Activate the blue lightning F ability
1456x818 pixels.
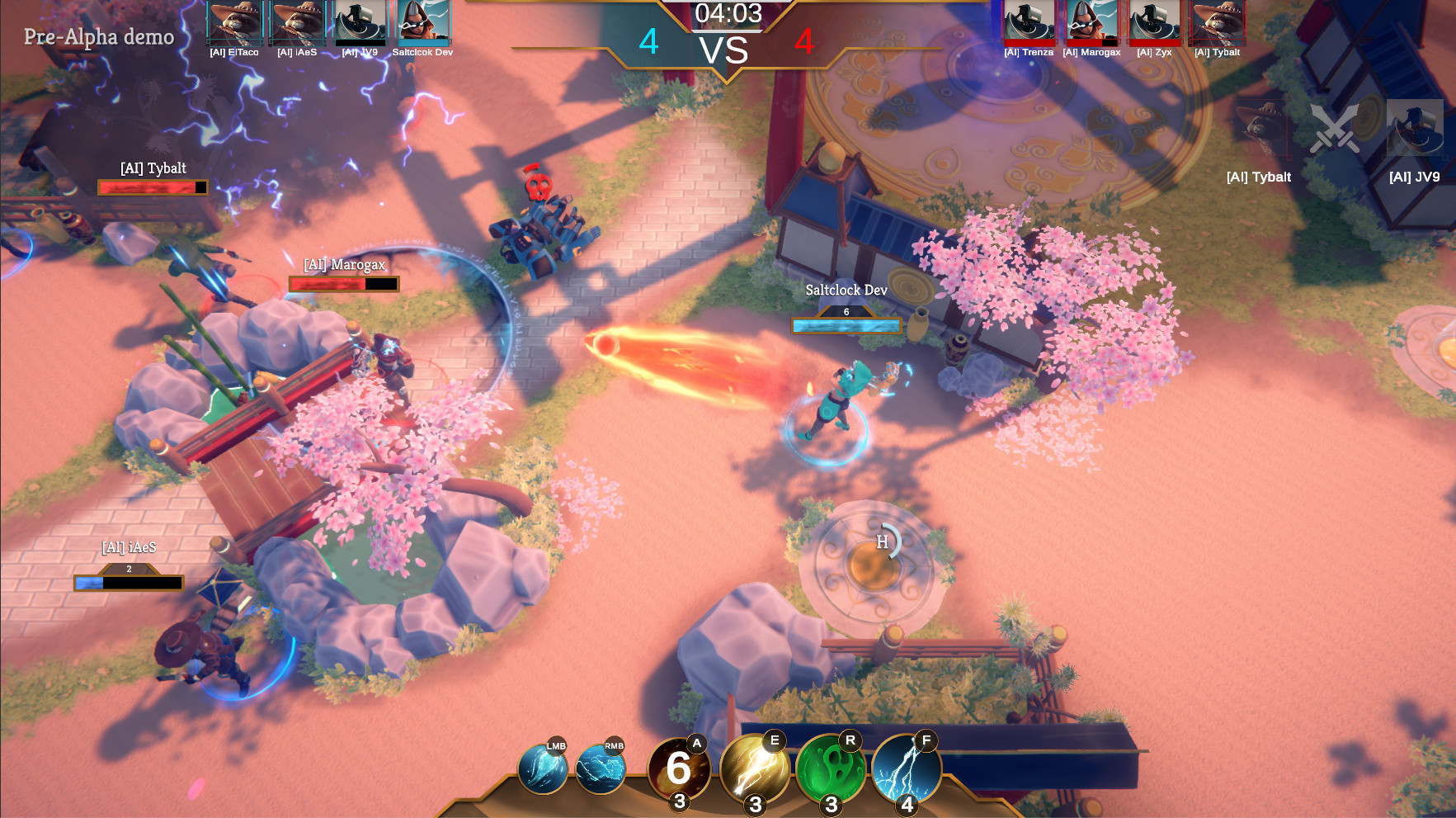pos(906,769)
